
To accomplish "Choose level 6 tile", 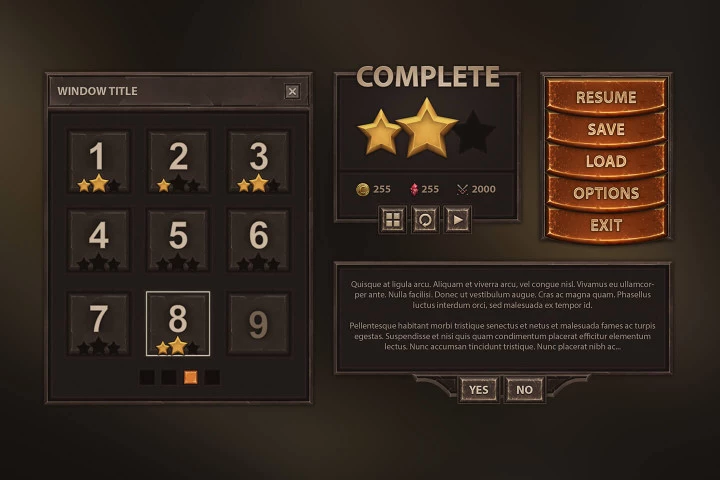I will (x=259, y=240).
